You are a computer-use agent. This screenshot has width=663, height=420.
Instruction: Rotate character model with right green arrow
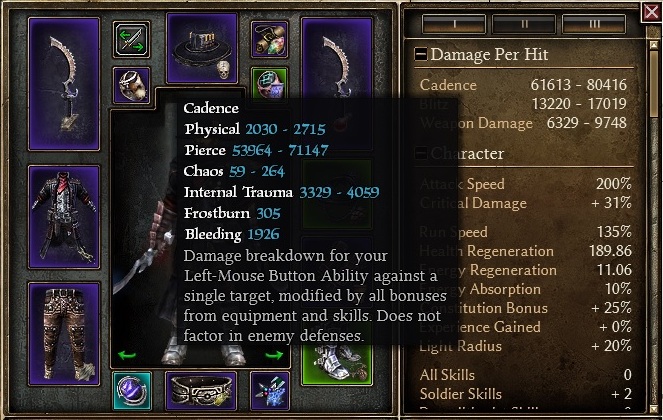[x=274, y=355]
